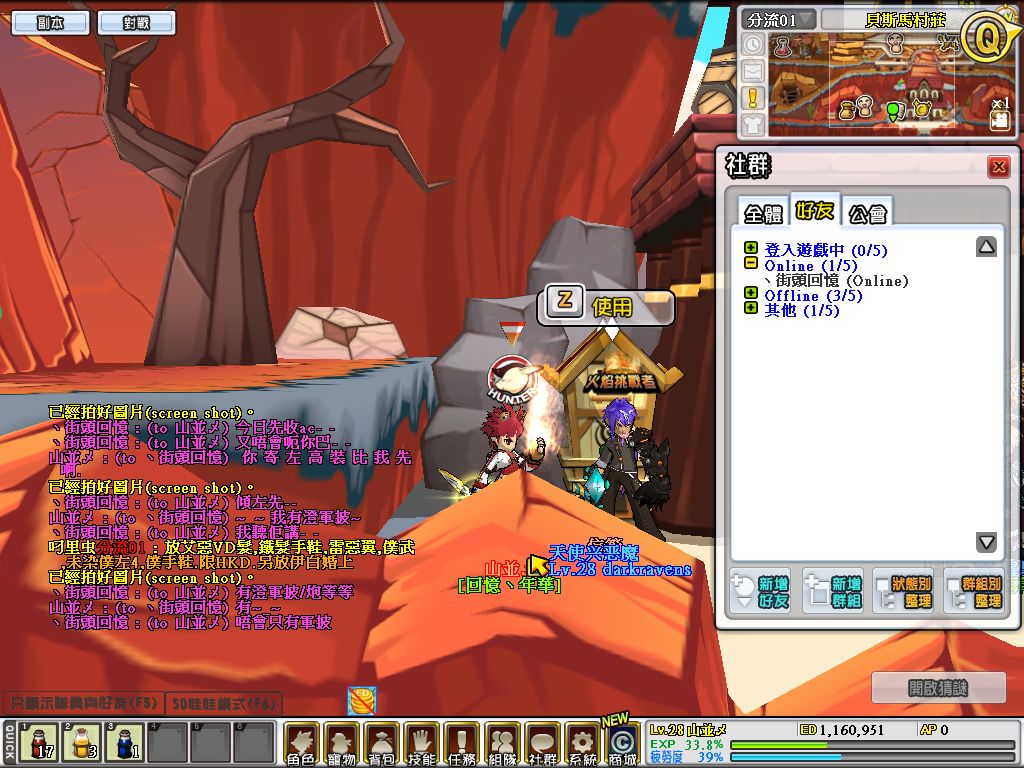
Task: Click the 開啟猜謎 quiz button
Action: [939, 687]
